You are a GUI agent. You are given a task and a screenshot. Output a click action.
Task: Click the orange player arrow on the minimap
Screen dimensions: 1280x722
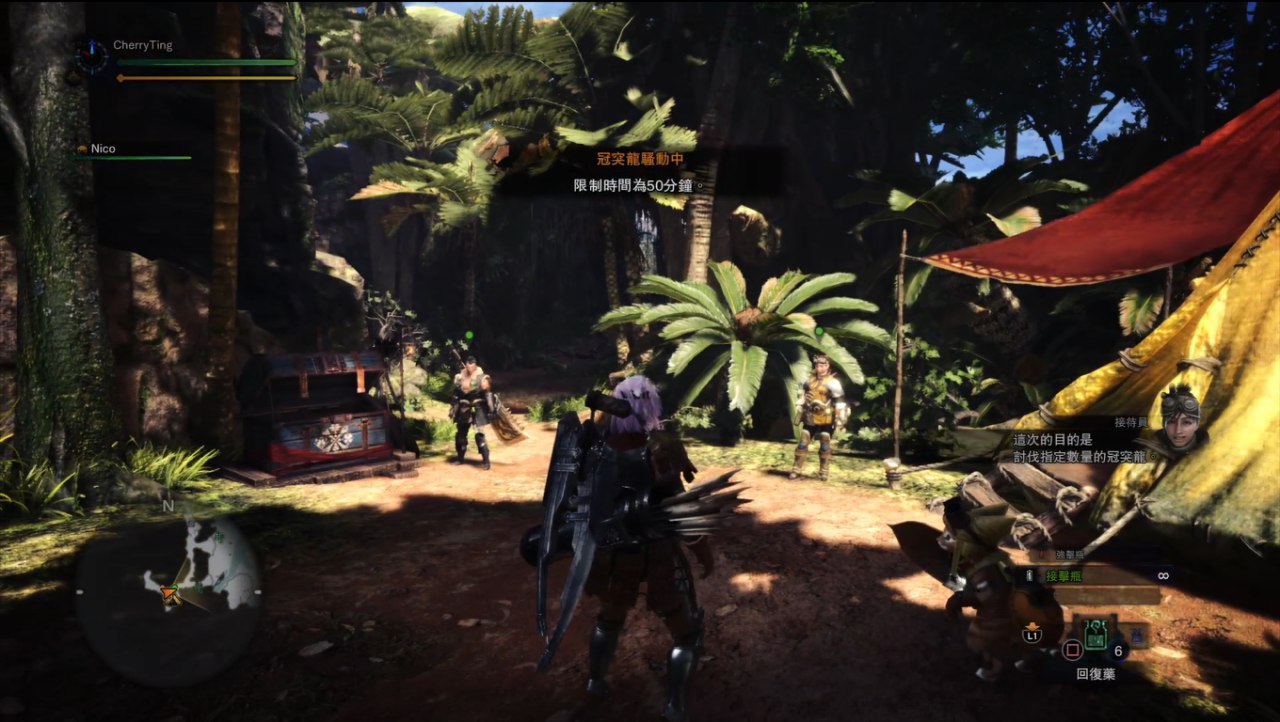[171, 594]
